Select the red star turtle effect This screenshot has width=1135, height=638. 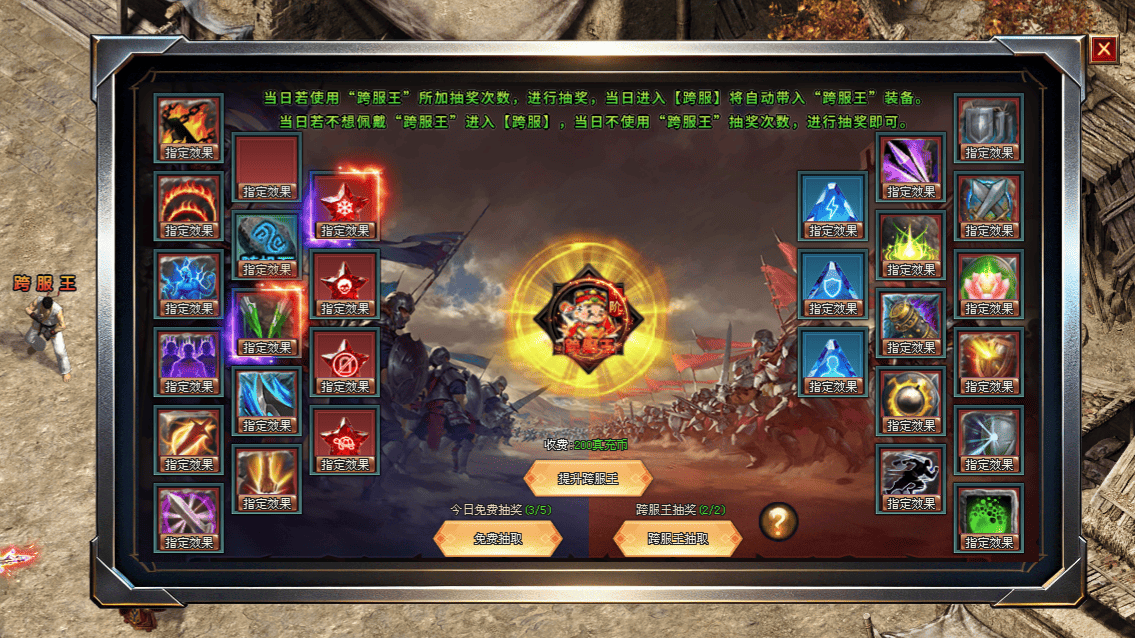tap(345, 434)
